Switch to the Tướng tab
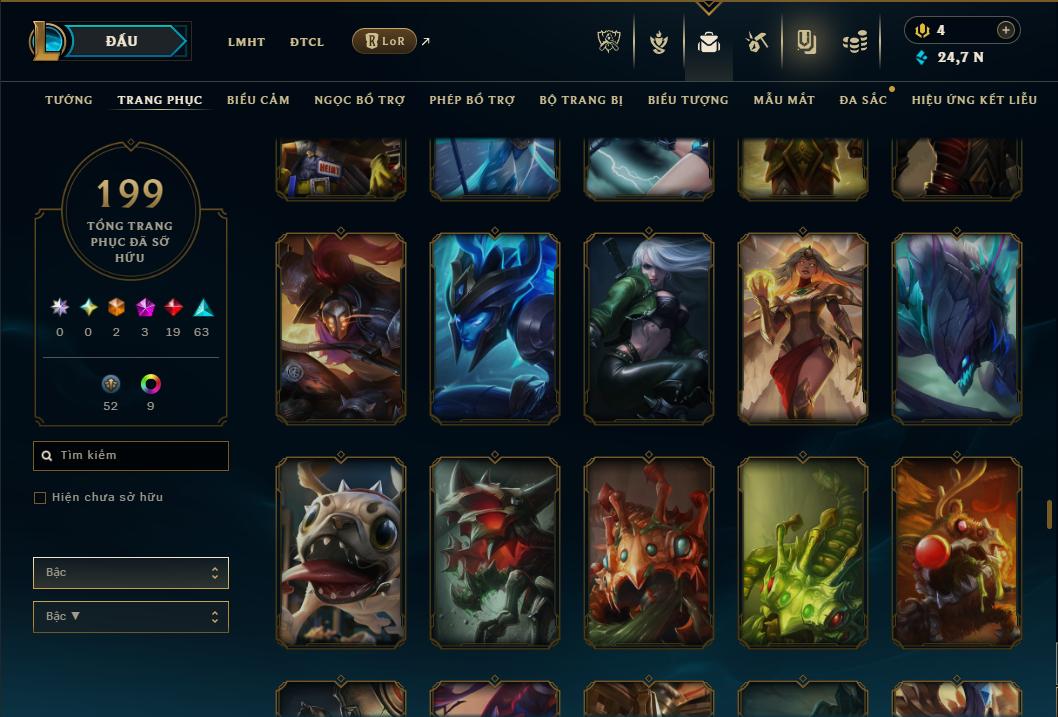This screenshot has height=717, width=1058. click(69, 100)
